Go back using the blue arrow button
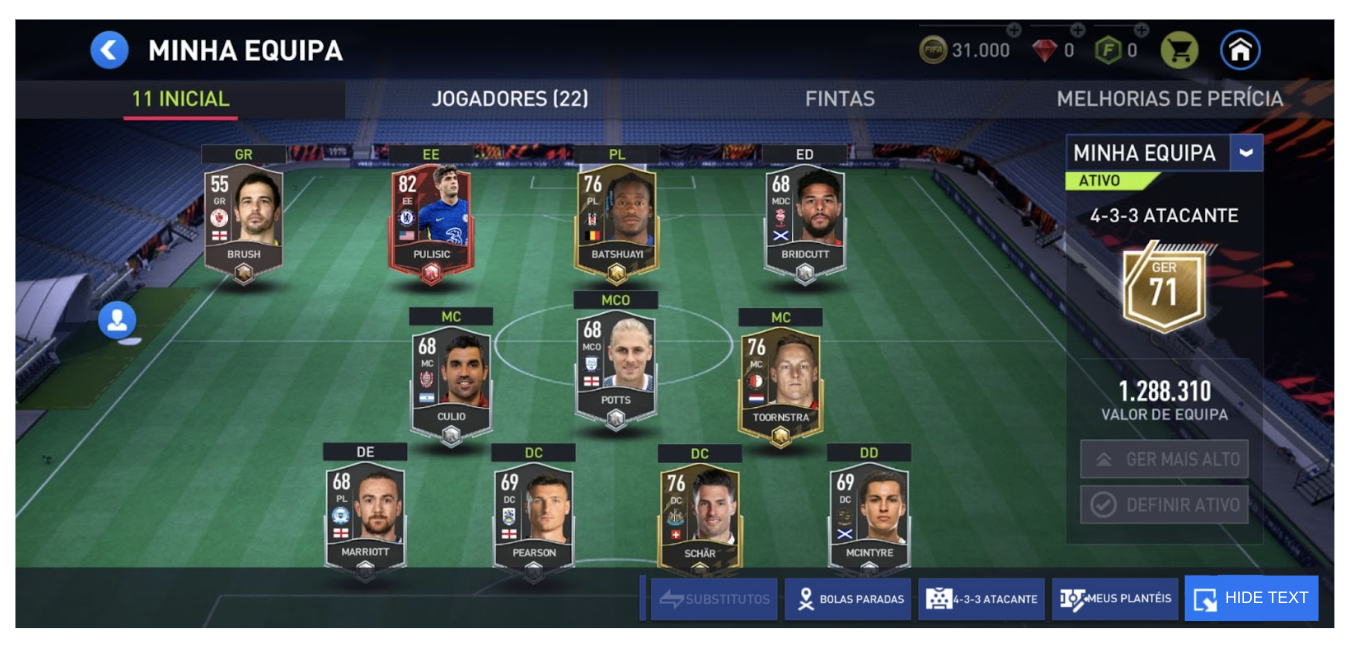Viewport: 1352px width, 656px height. [x=110, y=50]
